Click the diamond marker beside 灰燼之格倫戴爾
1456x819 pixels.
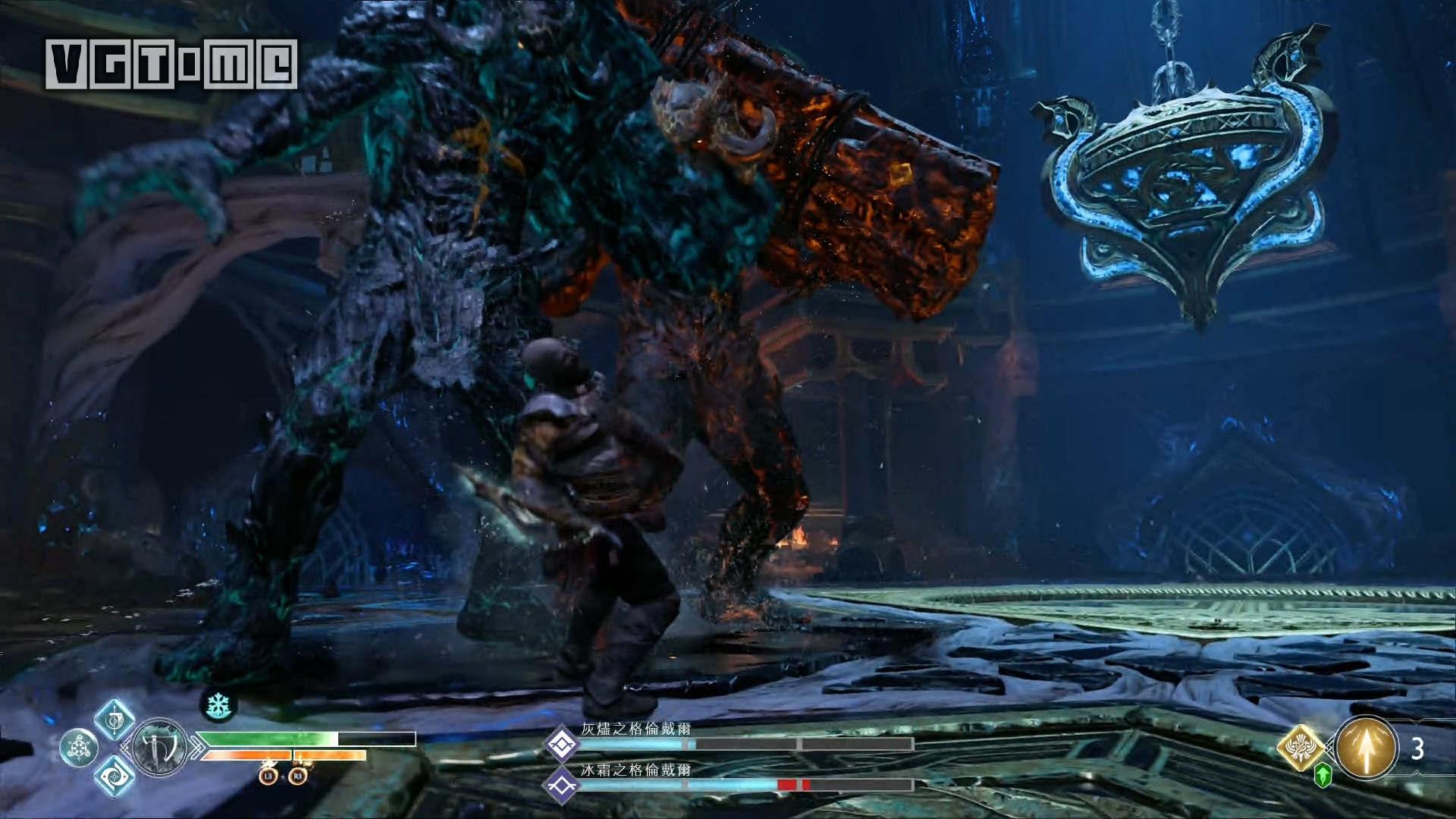pos(562,744)
